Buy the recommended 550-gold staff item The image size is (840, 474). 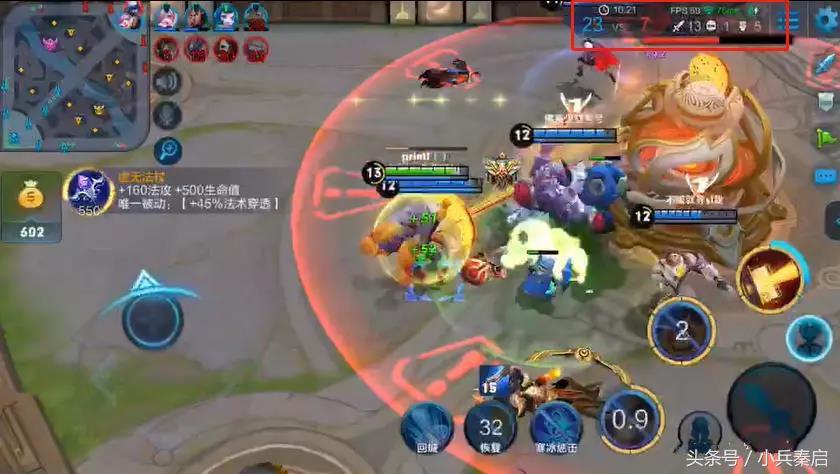[87, 190]
